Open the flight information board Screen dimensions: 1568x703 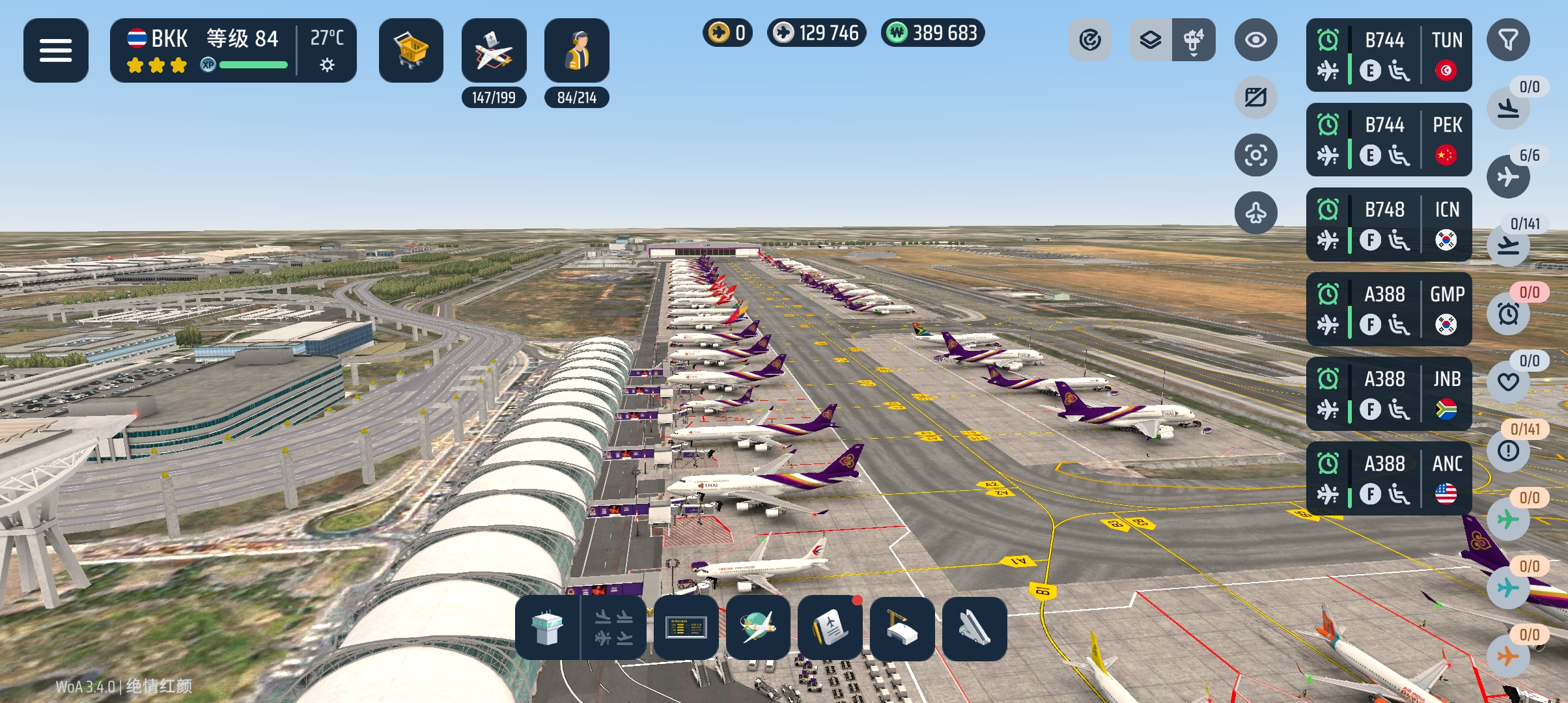pos(686,628)
